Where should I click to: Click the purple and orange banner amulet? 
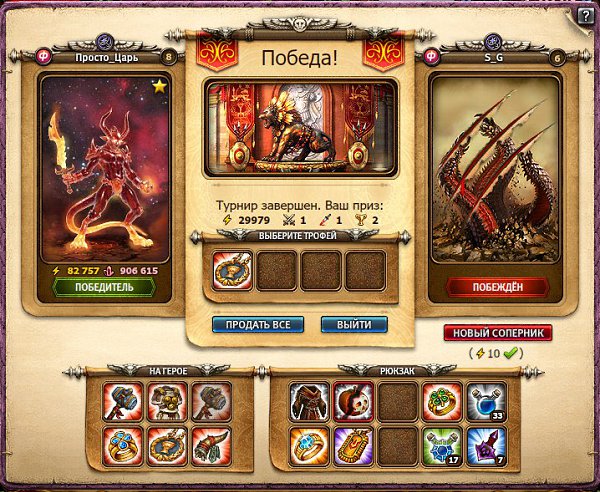[x=353, y=444]
